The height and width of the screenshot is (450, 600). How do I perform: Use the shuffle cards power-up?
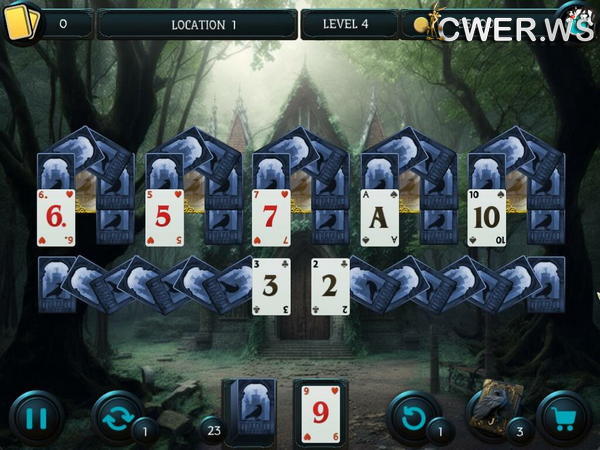click(x=116, y=418)
